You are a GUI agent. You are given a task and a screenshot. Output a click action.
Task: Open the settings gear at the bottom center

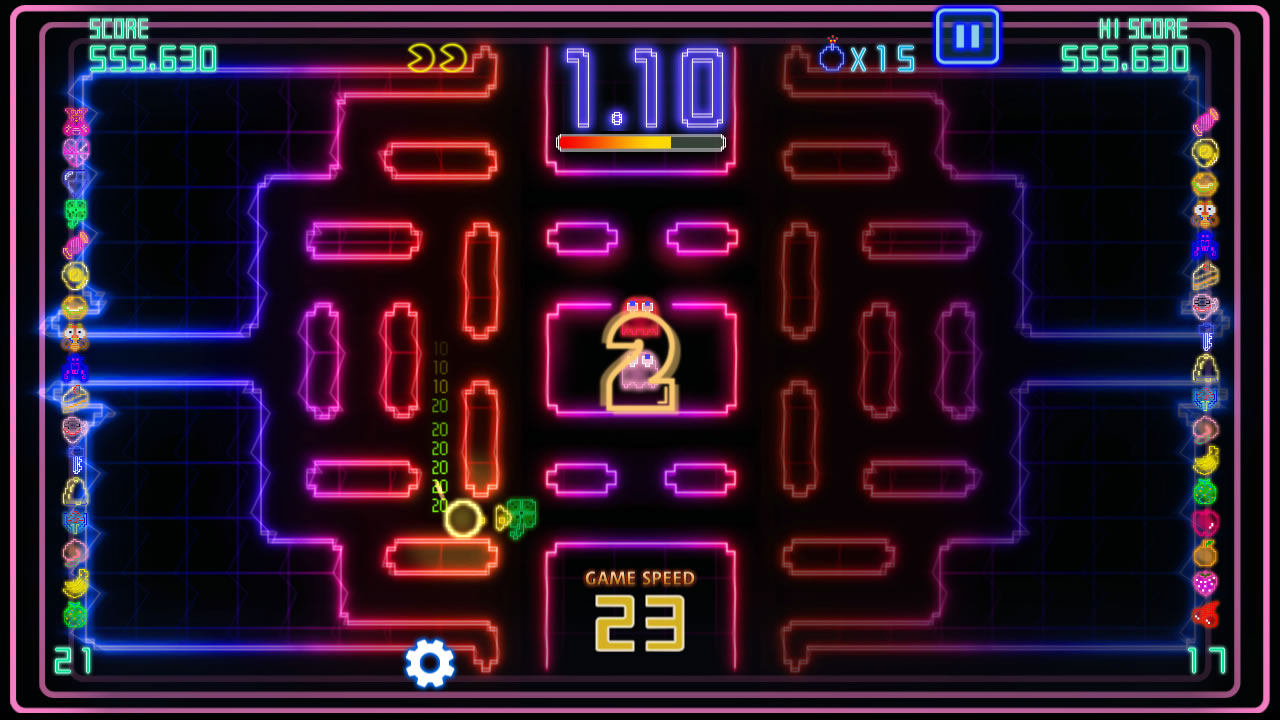click(428, 661)
